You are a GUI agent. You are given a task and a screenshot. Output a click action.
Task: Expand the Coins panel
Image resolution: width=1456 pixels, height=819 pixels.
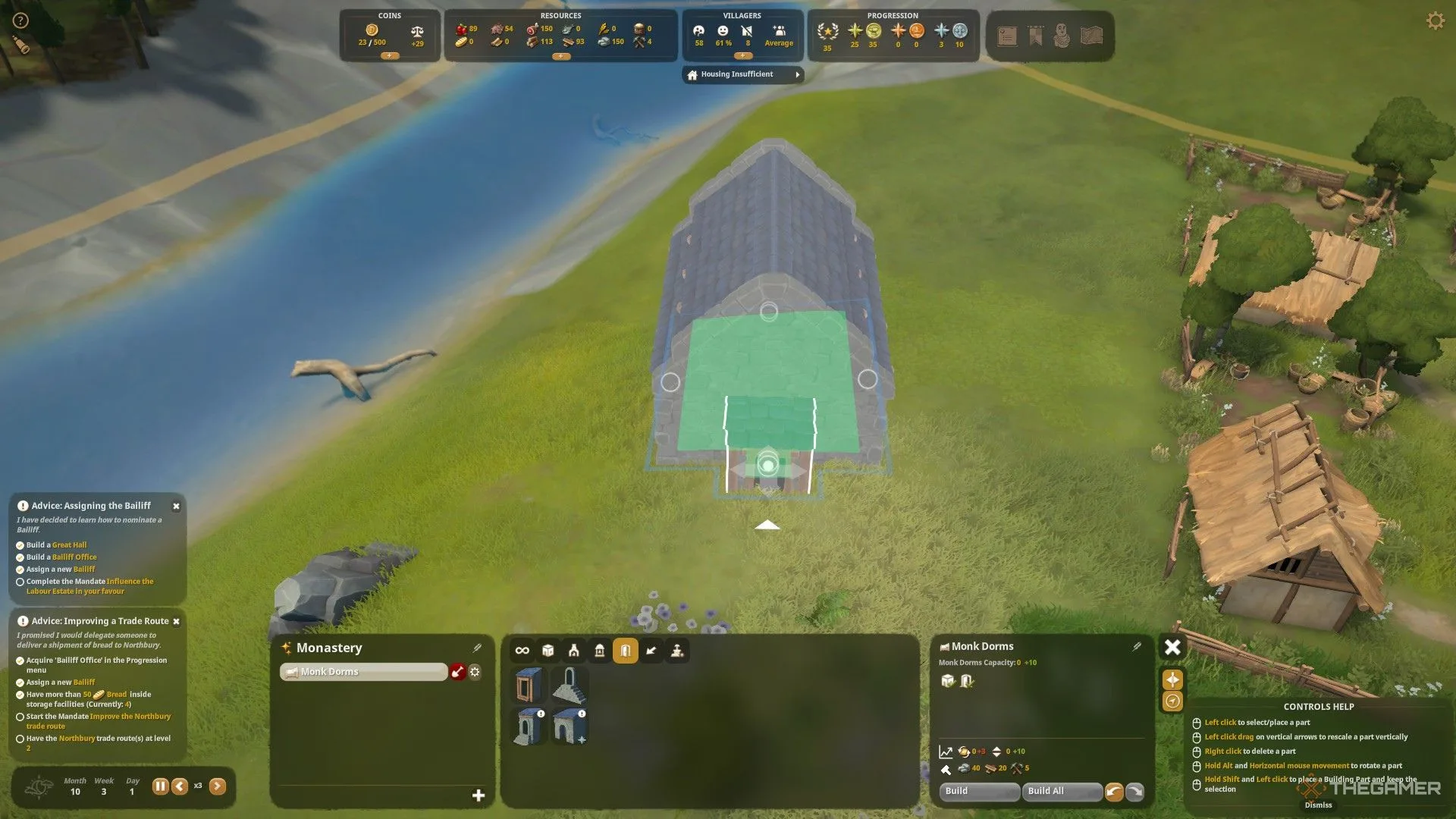click(389, 56)
